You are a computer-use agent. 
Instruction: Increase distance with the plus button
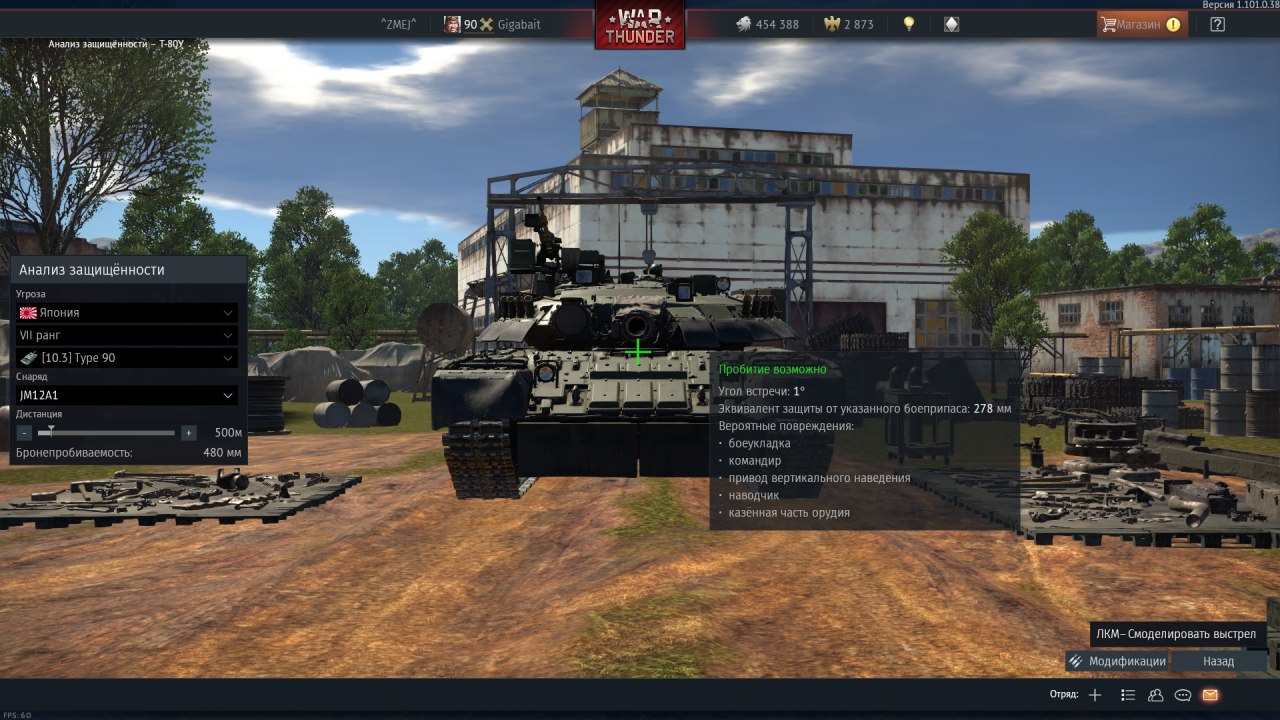tap(188, 433)
